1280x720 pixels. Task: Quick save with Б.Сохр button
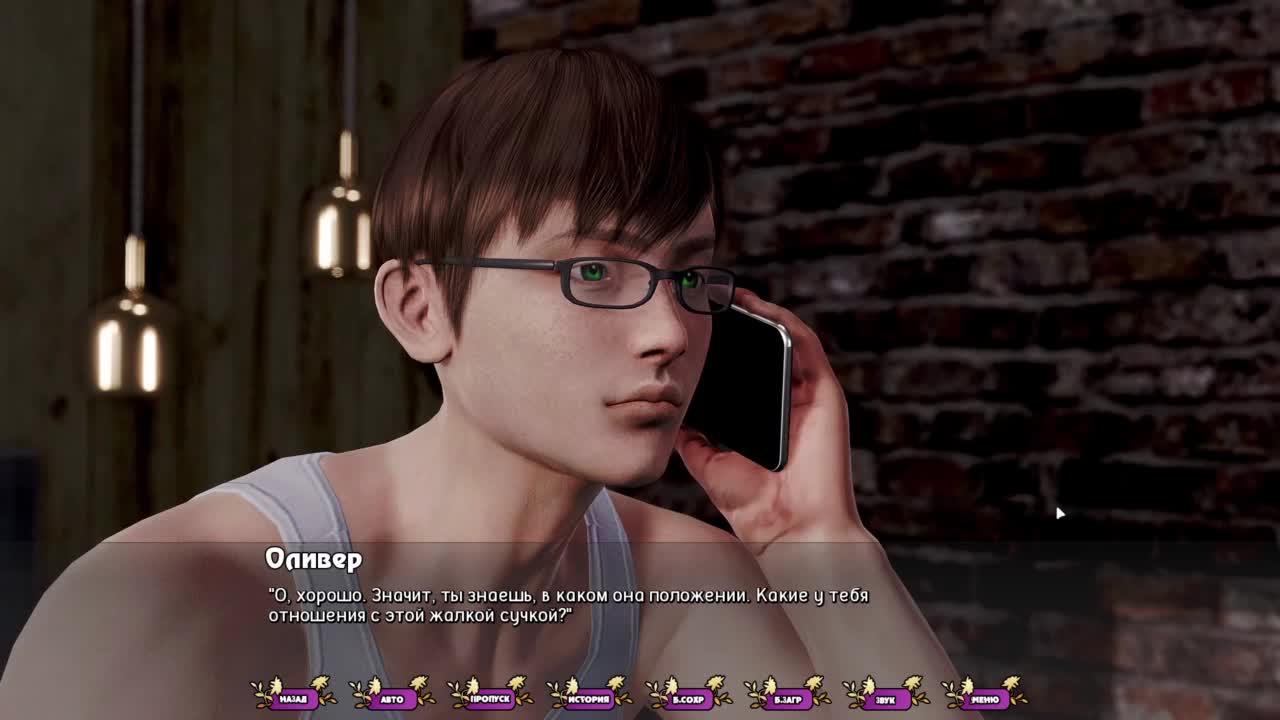coord(688,699)
